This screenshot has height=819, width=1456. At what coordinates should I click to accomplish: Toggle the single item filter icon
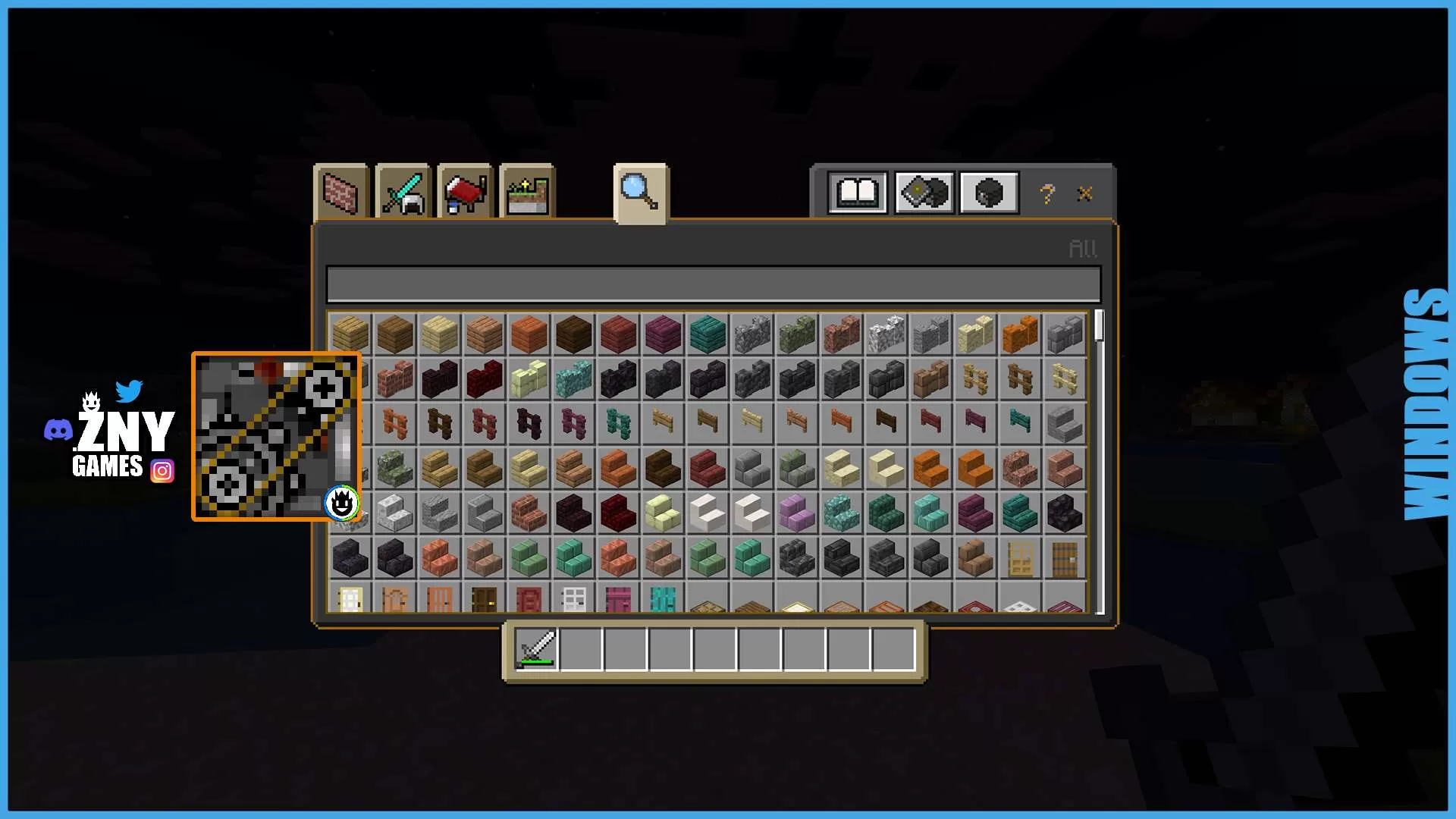point(989,193)
